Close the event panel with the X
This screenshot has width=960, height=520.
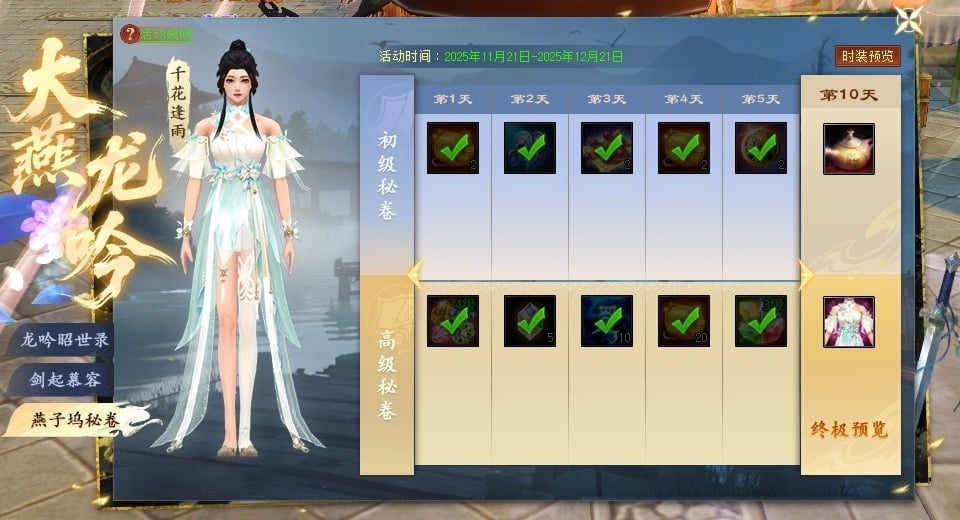[x=908, y=21]
